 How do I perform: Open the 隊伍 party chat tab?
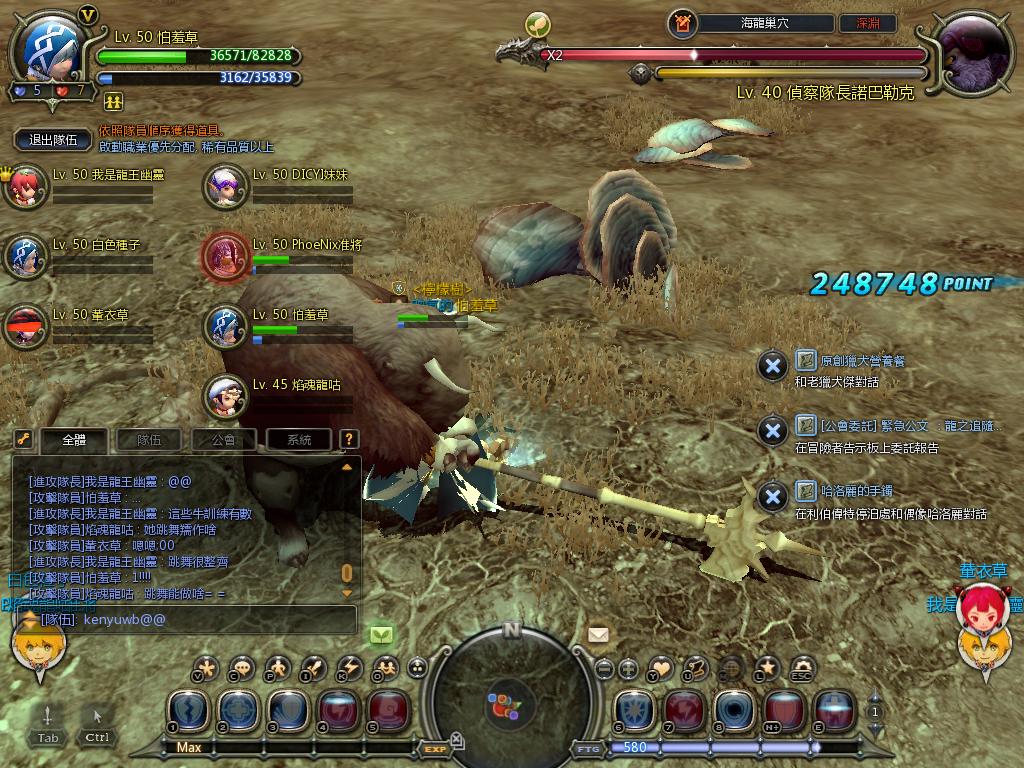click(x=150, y=439)
